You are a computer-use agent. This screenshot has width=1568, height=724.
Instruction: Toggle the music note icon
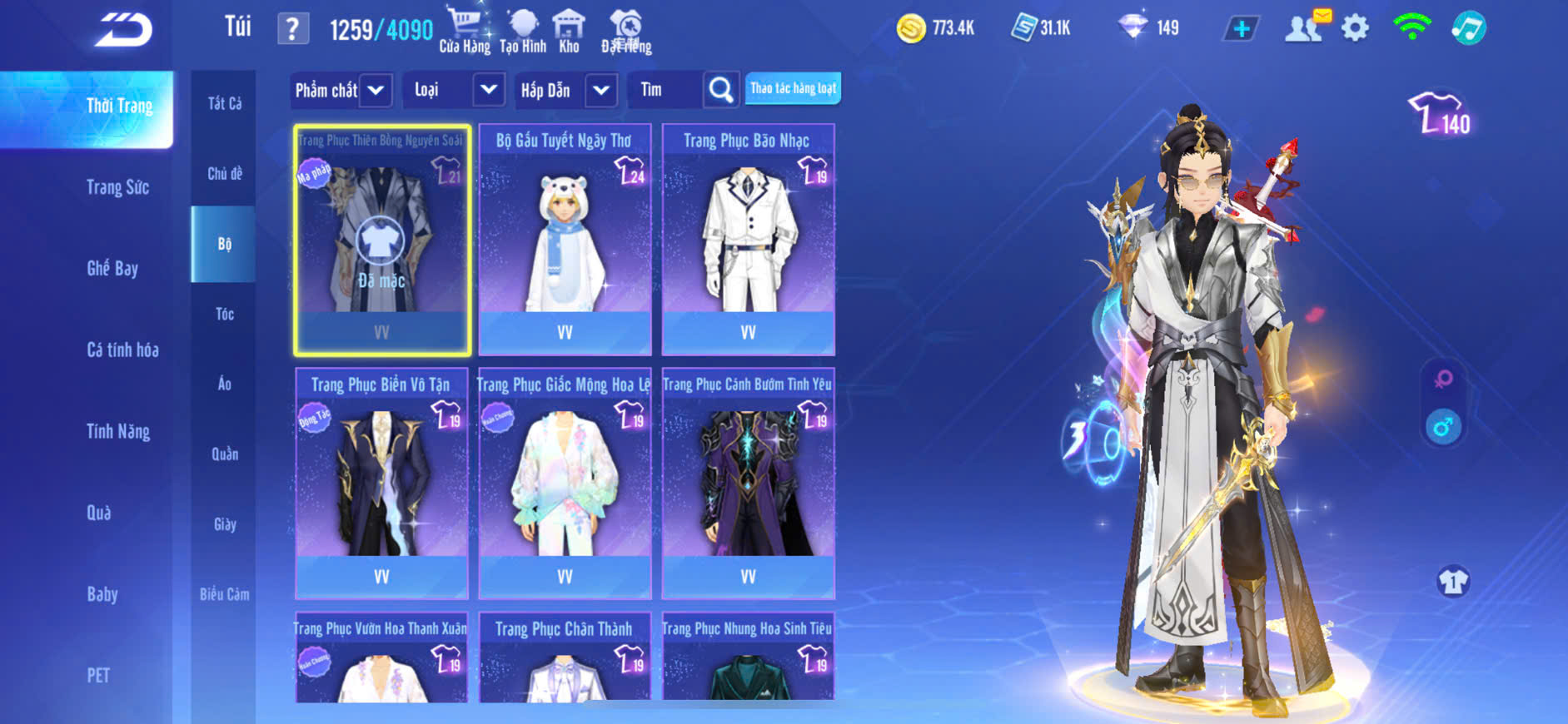[1468, 28]
